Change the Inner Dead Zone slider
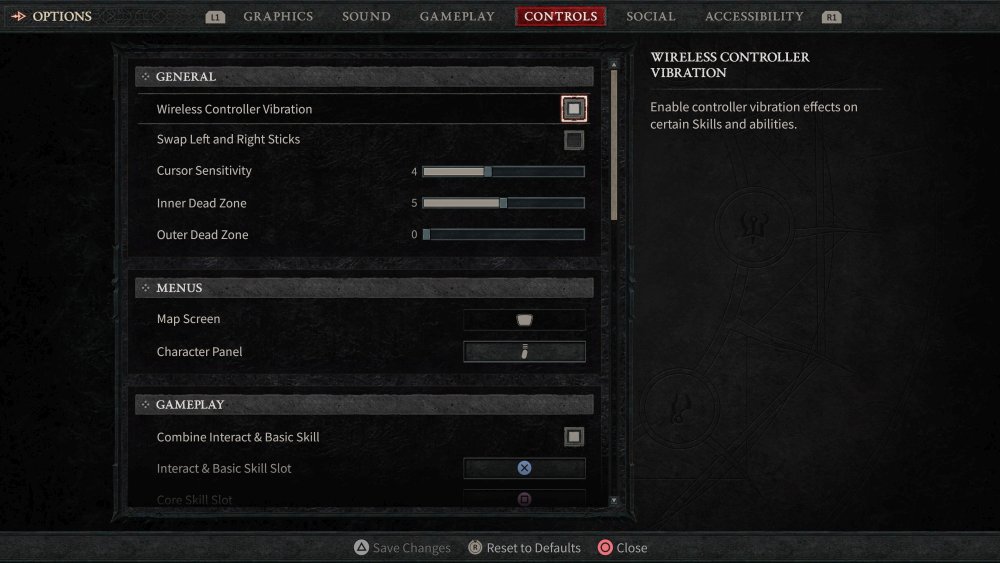The width and height of the screenshot is (1000, 563). click(503, 204)
